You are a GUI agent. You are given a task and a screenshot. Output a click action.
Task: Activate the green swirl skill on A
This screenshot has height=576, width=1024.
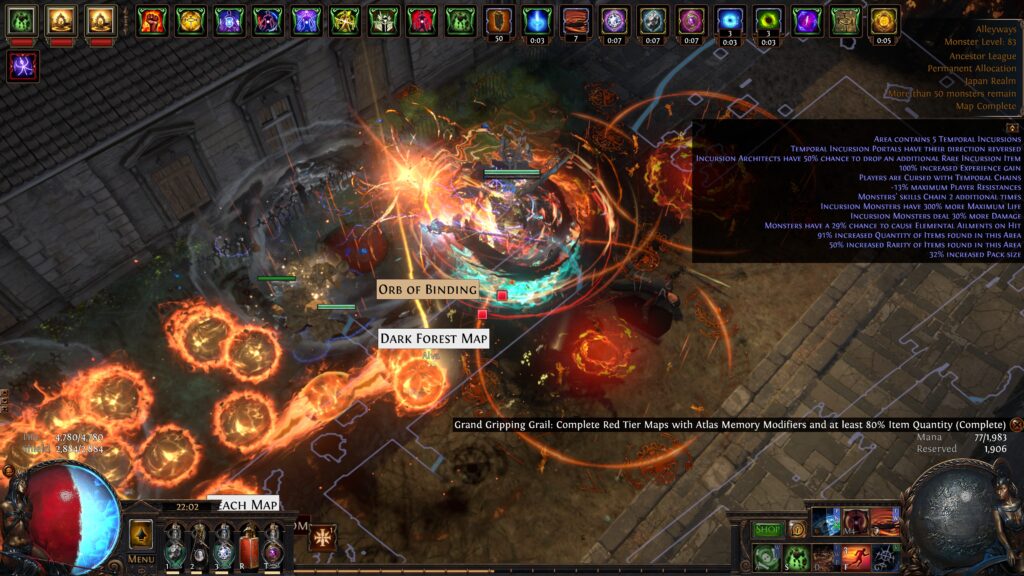tap(767, 555)
